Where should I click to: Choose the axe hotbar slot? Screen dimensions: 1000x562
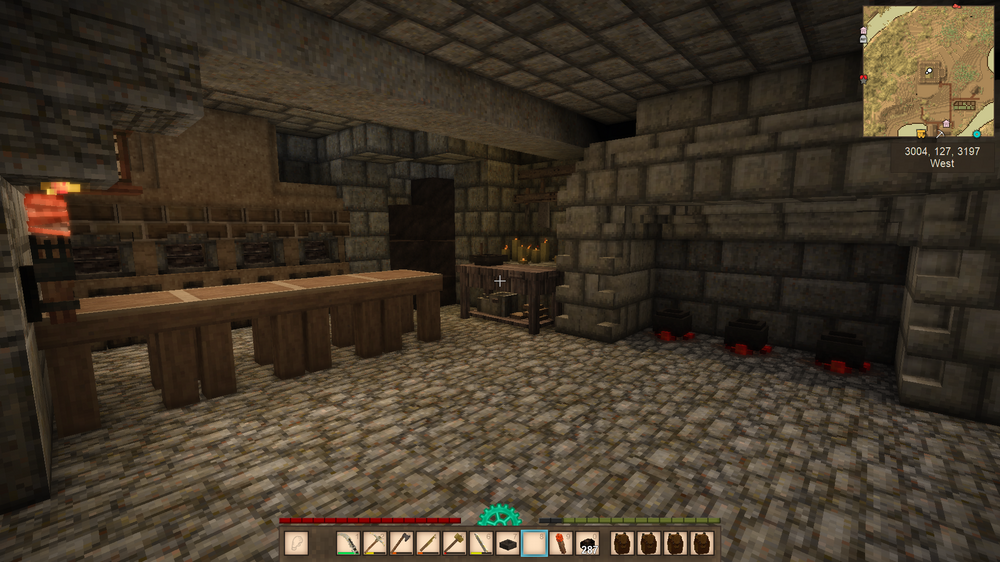pyautogui.click(x=401, y=543)
